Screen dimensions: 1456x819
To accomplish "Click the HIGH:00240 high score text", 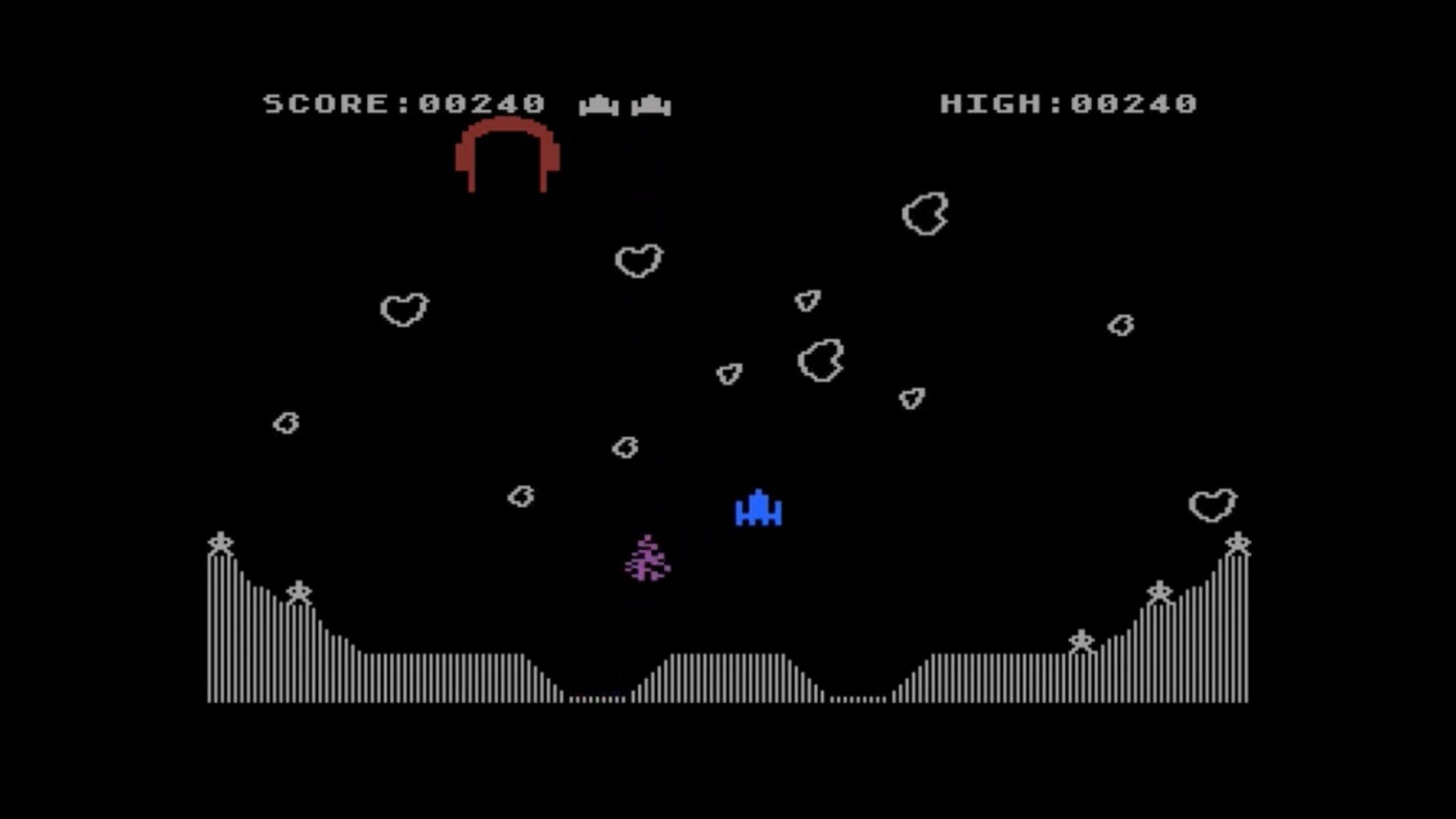I will click(1068, 104).
